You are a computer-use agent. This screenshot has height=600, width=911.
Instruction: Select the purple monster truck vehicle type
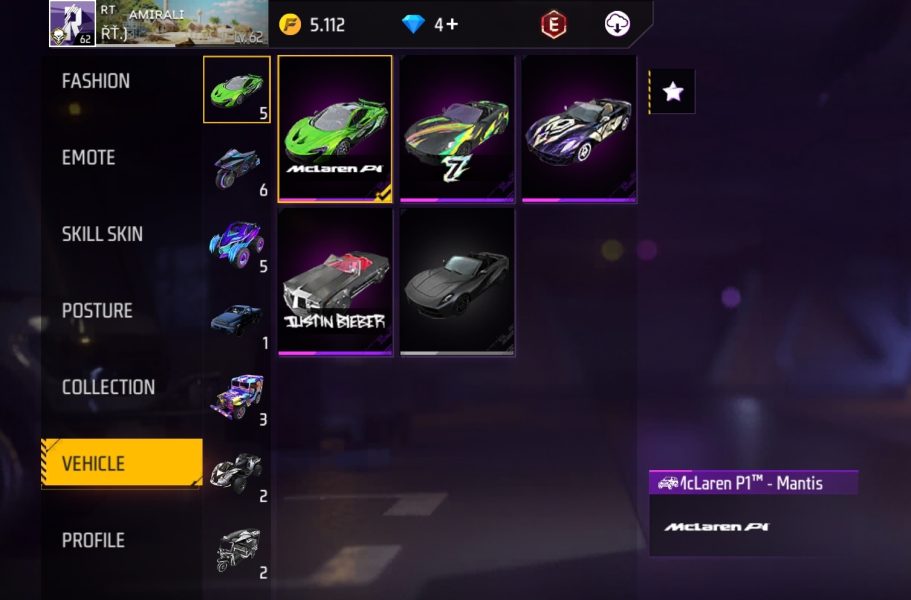(237, 243)
